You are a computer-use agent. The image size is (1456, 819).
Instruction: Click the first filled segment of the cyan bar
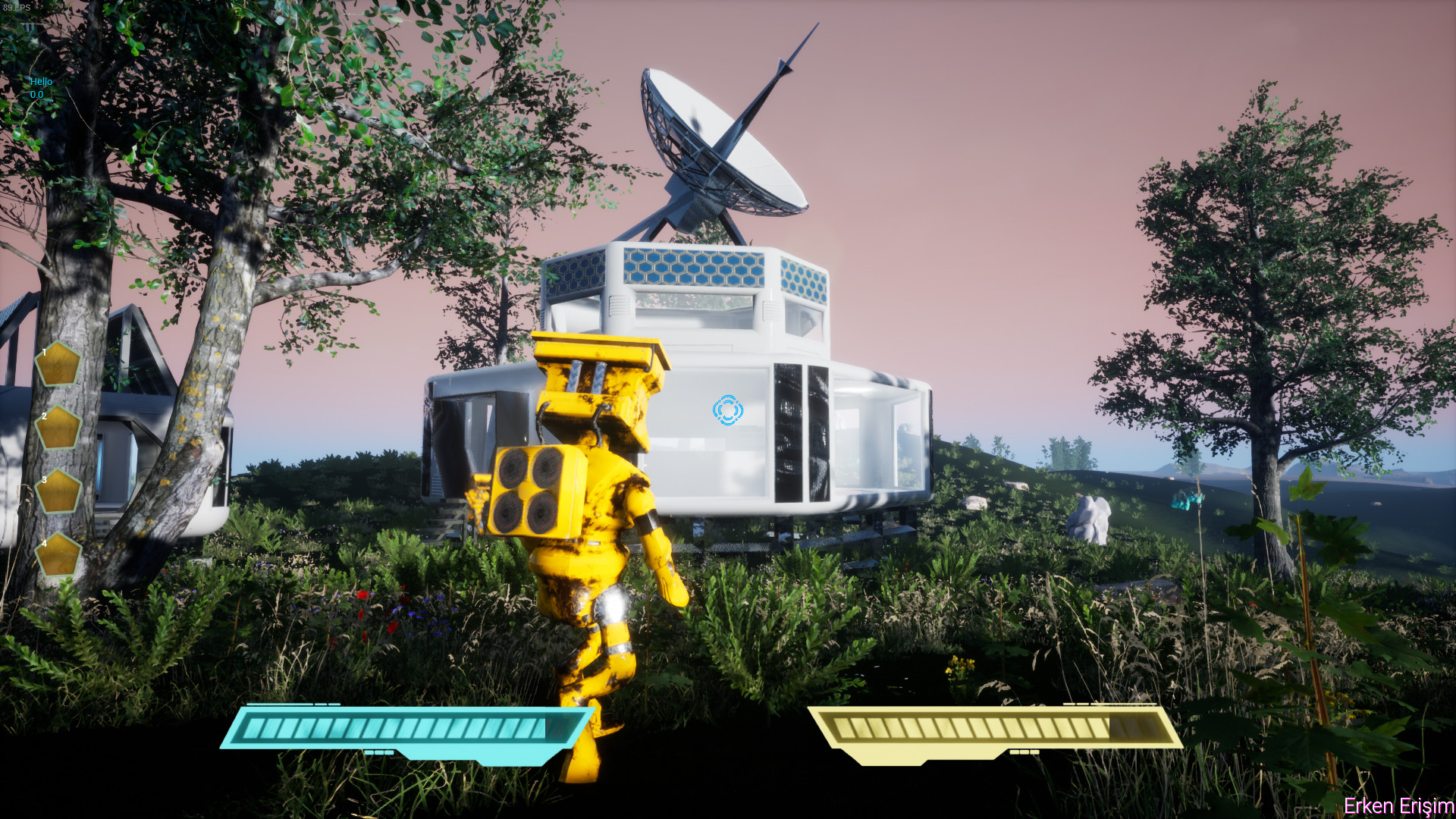[x=254, y=726]
